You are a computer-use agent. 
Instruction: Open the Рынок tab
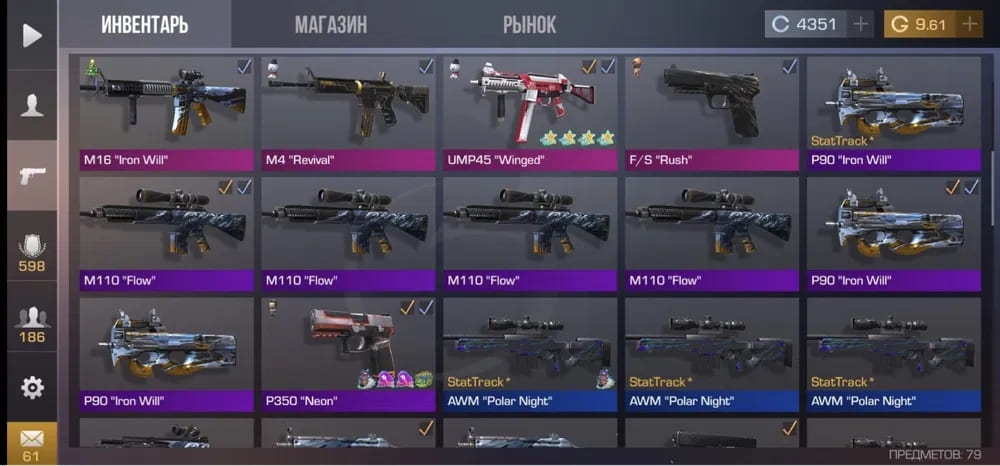pos(529,24)
